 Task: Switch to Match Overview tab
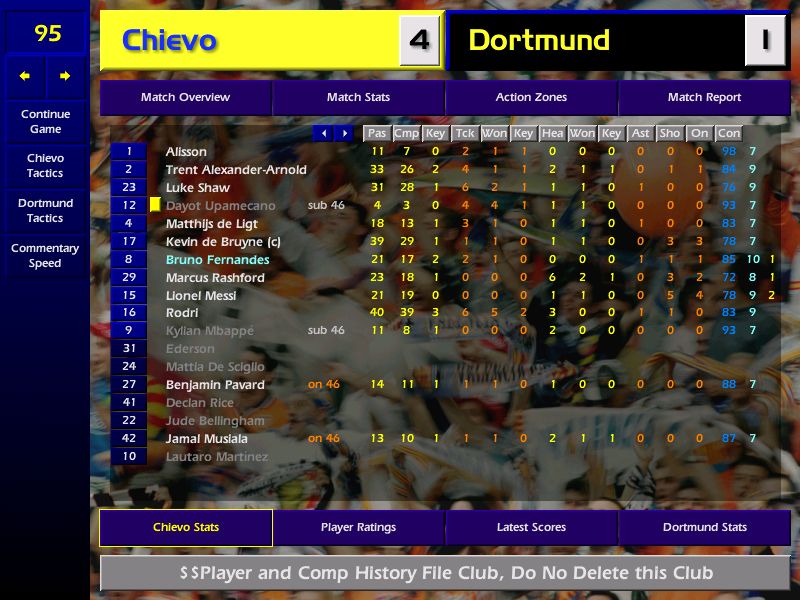tap(185, 98)
